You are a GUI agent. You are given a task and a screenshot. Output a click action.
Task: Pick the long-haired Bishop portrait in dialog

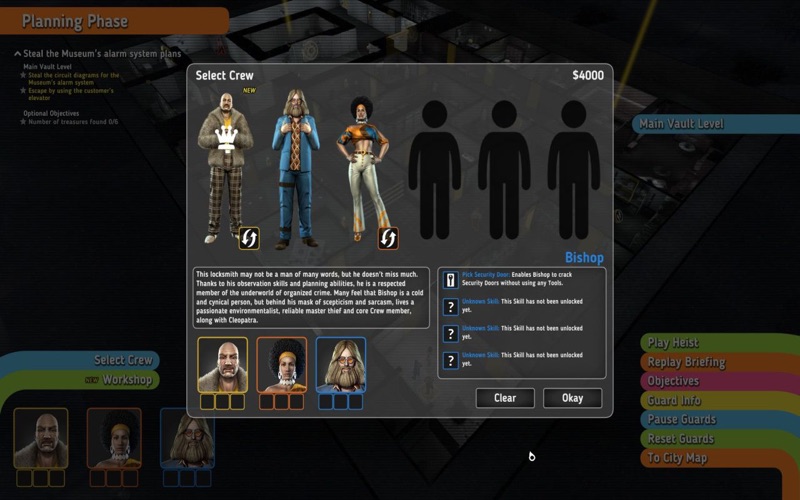point(341,364)
